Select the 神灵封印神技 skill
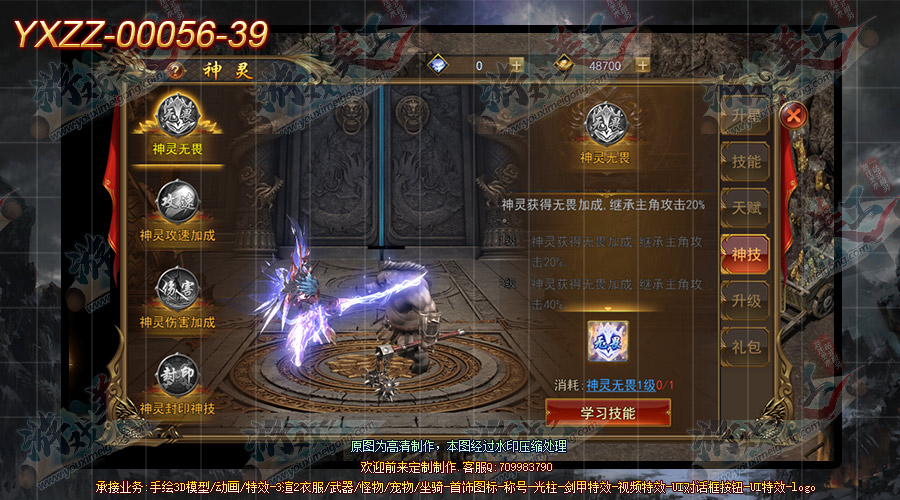 coord(177,383)
